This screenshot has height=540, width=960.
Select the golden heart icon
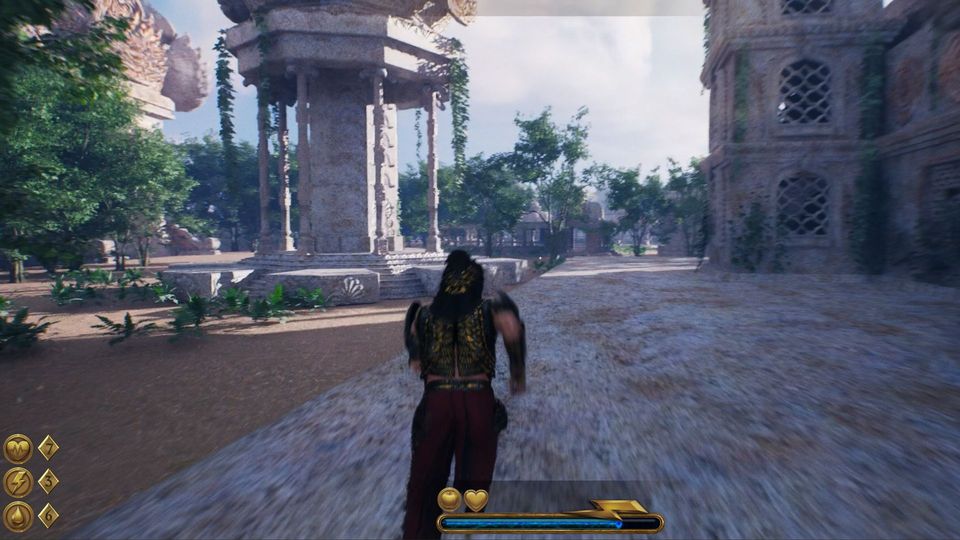coord(476,499)
